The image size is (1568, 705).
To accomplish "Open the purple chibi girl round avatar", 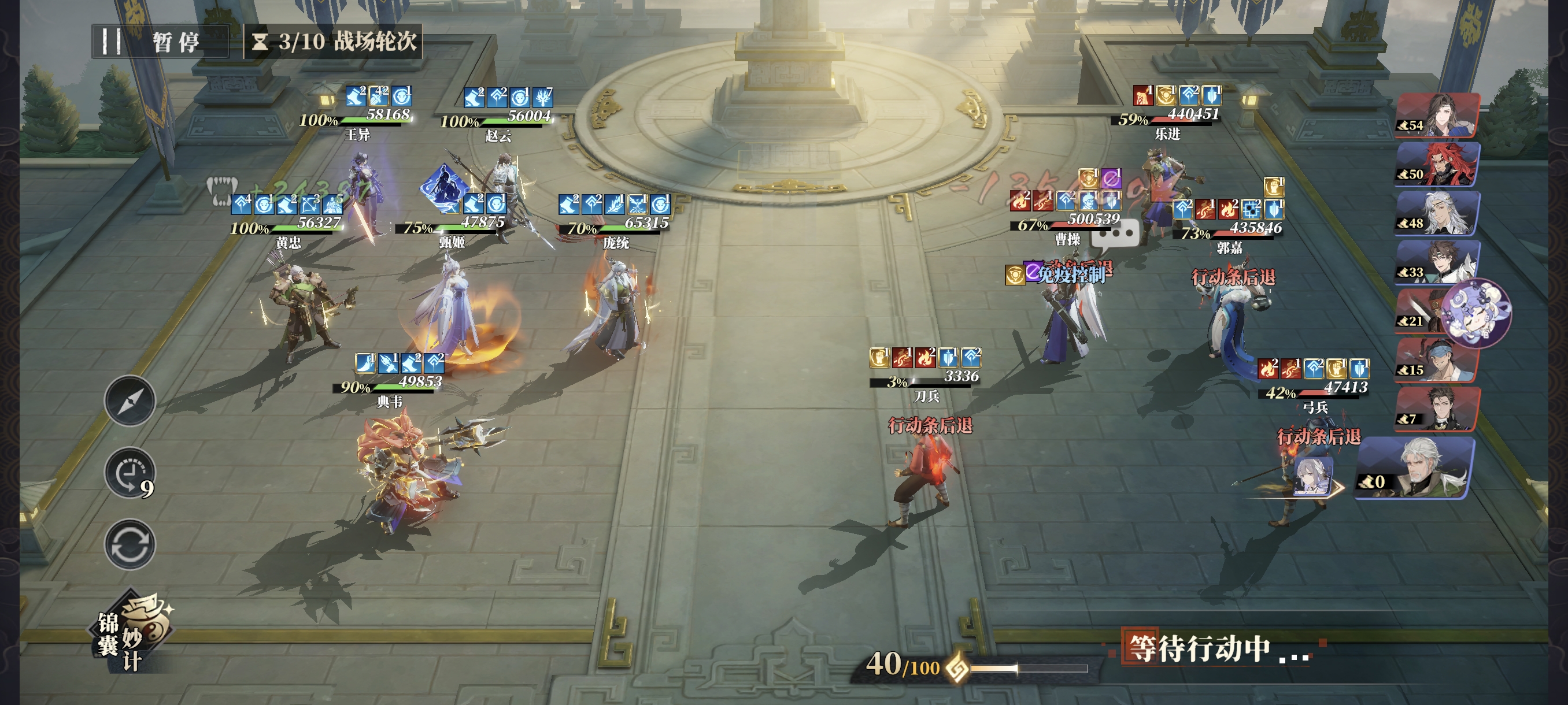I will (1477, 313).
